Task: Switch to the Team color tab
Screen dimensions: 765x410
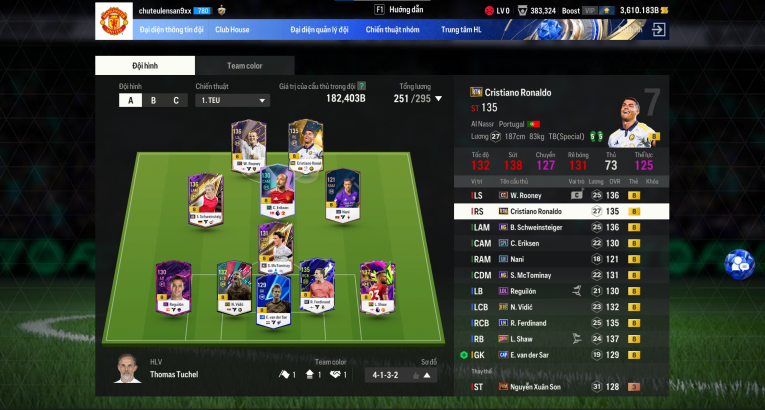Action: (x=244, y=66)
